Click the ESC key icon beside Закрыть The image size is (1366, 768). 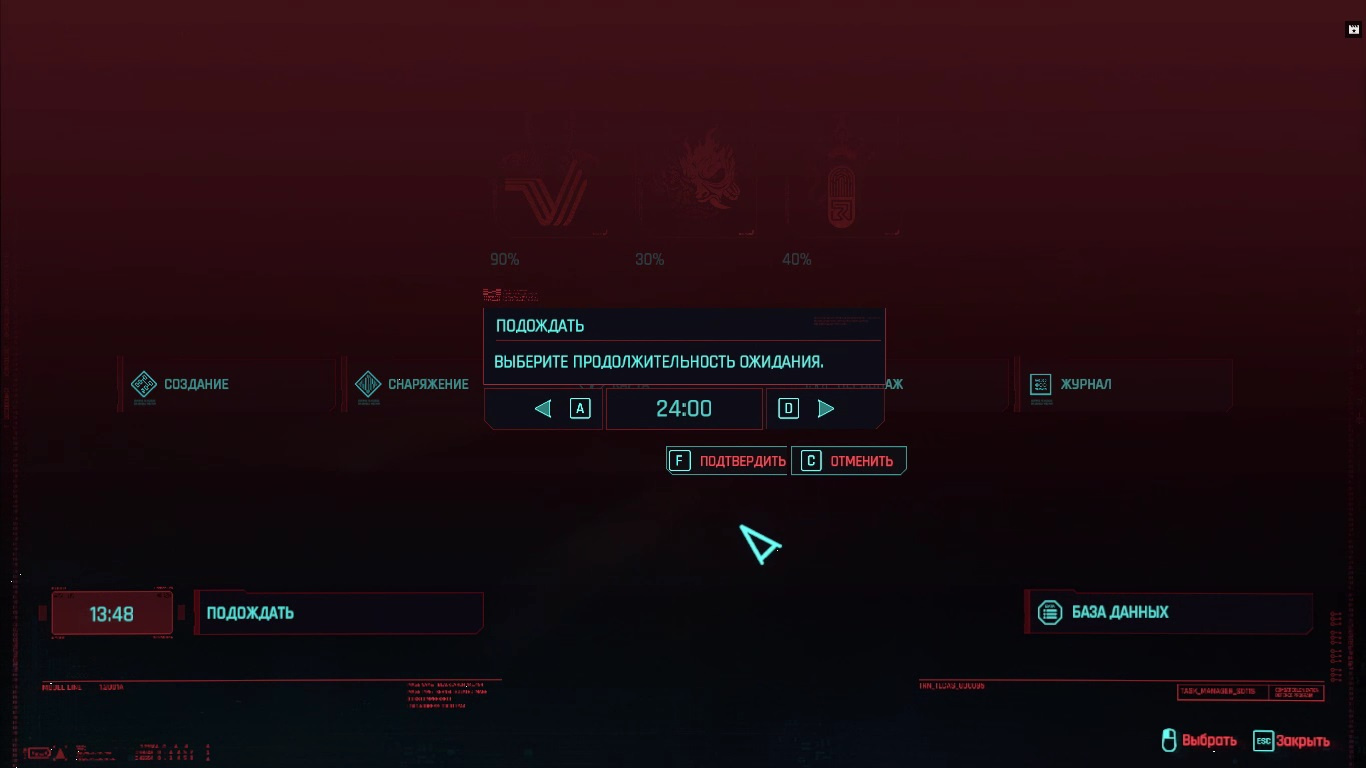[x=1262, y=742]
